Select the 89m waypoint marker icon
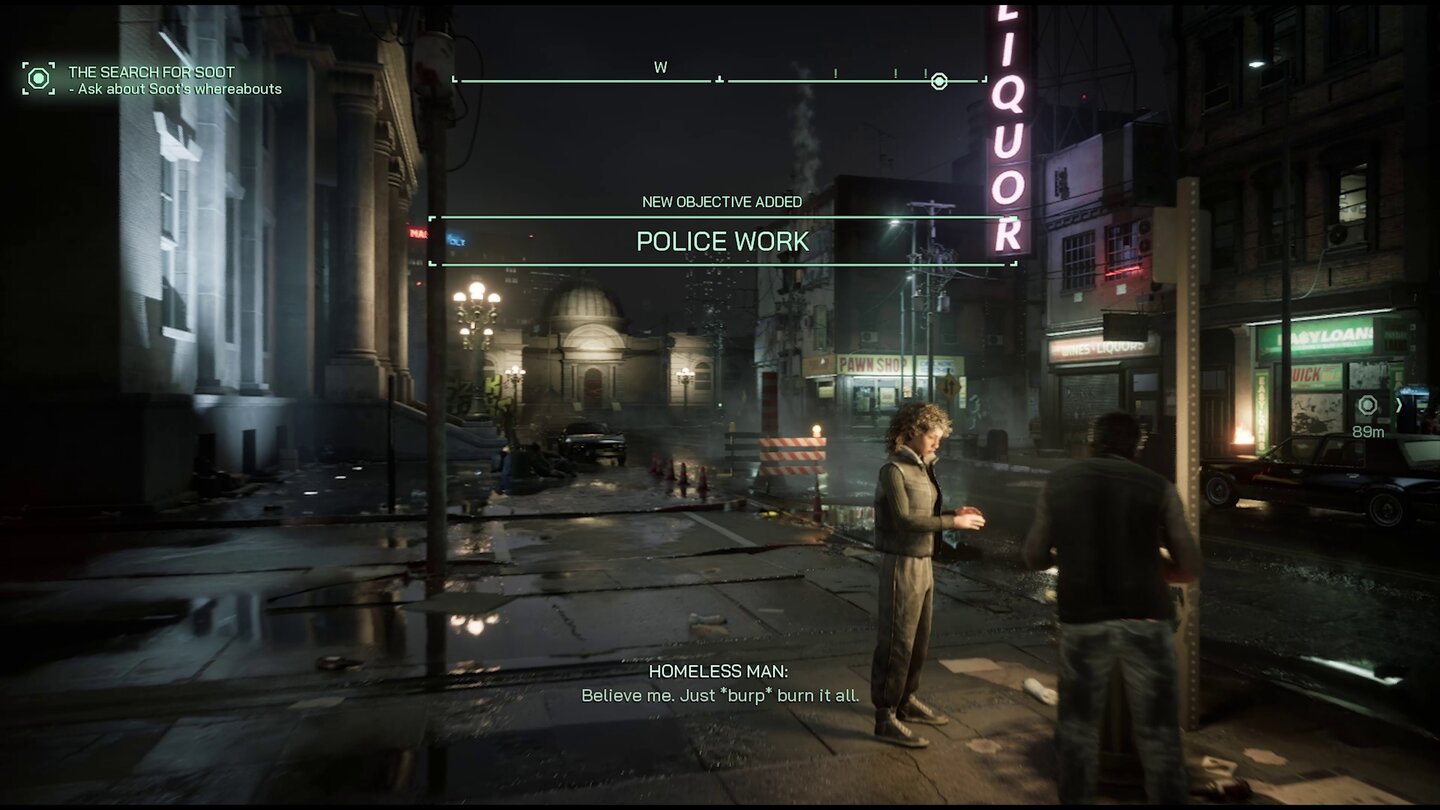This screenshot has height=810, width=1440. pyautogui.click(x=1368, y=405)
